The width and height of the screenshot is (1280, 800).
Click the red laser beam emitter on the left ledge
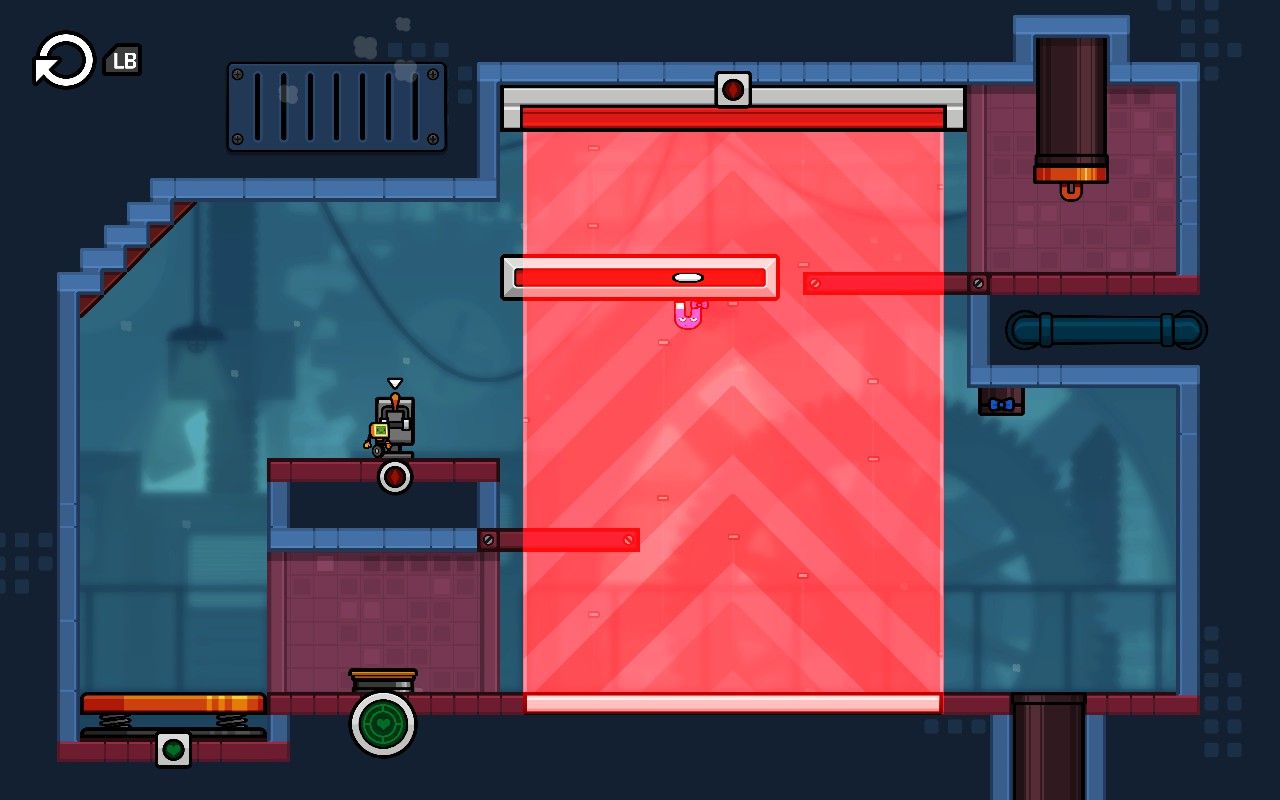tap(490, 538)
